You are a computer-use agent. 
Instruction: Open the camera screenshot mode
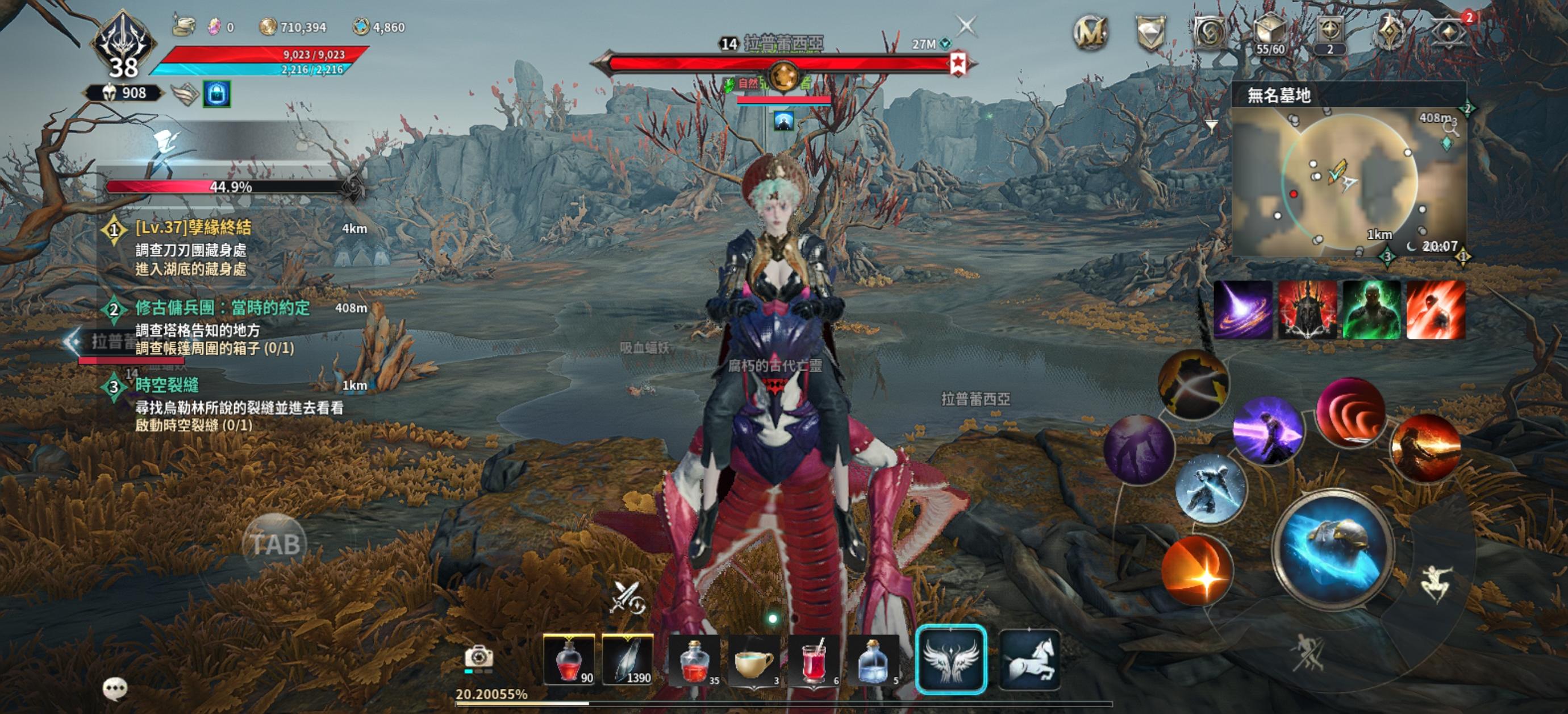tap(478, 657)
